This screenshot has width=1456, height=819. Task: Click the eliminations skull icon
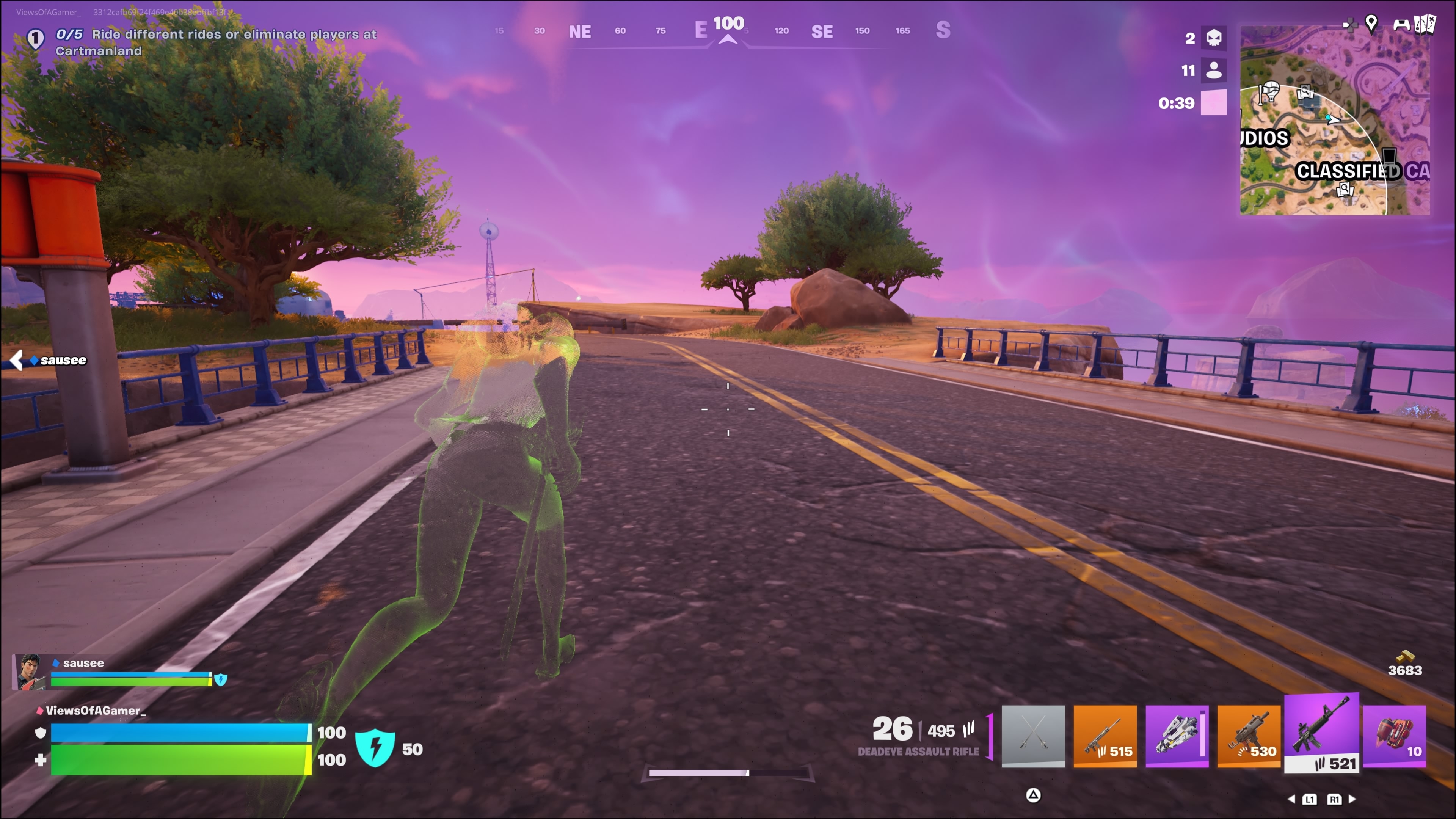click(1213, 38)
